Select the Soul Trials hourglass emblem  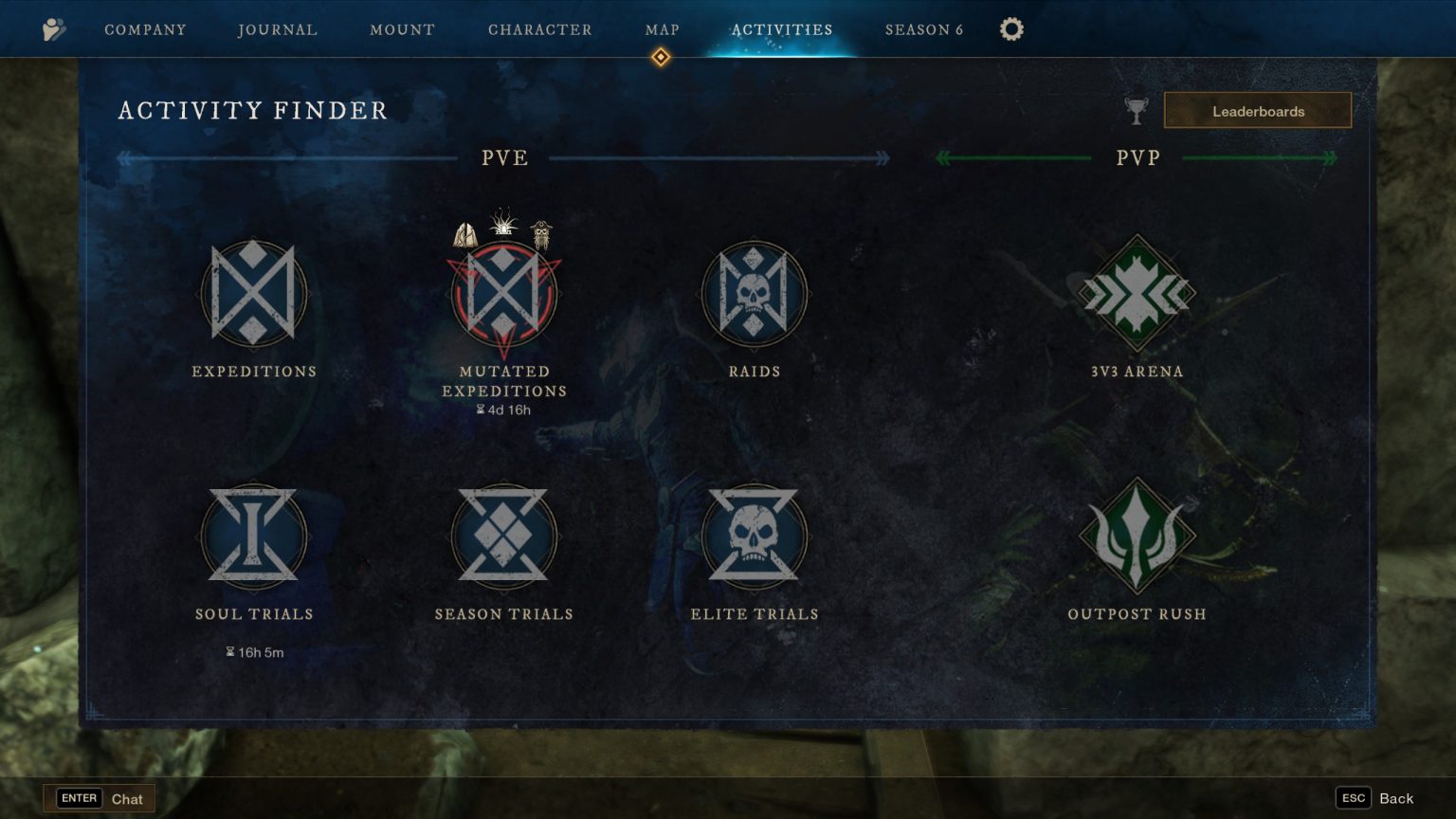click(254, 537)
